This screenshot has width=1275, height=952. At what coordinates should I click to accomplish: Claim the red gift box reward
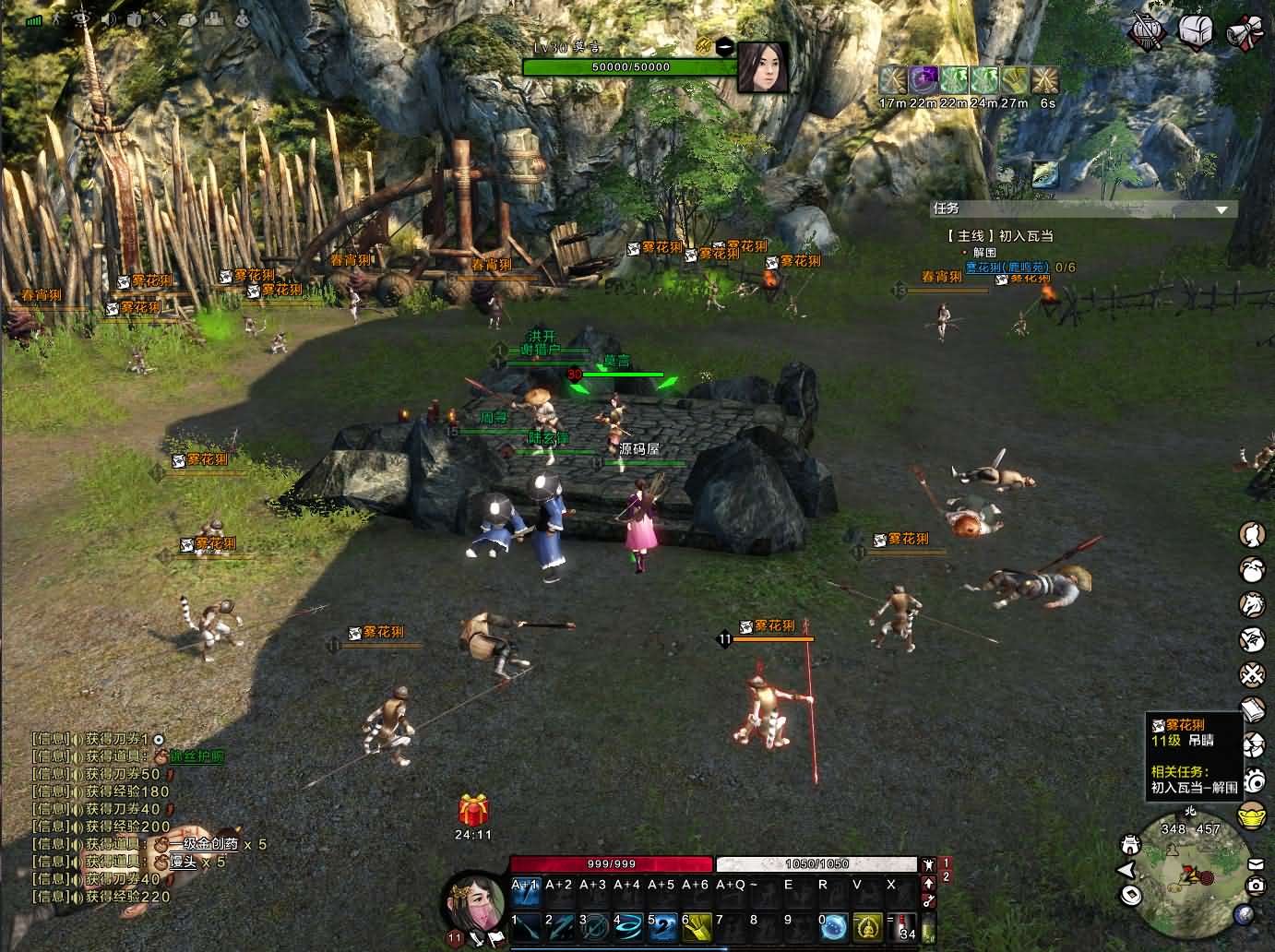pos(473,811)
